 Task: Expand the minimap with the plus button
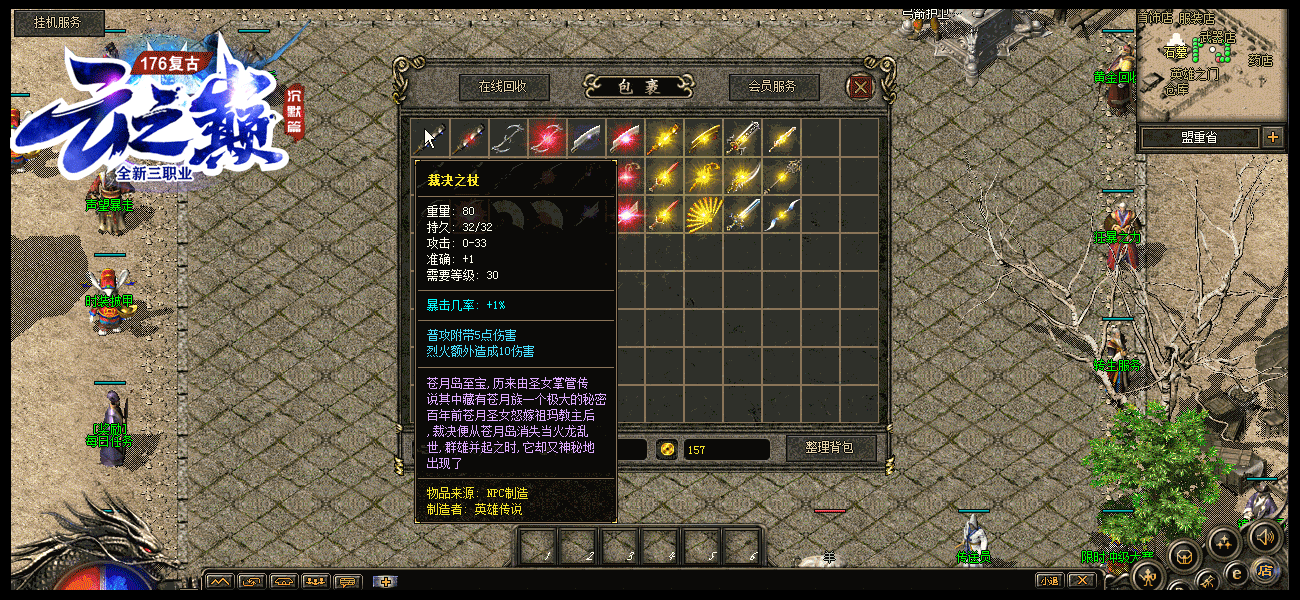click(1272, 137)
